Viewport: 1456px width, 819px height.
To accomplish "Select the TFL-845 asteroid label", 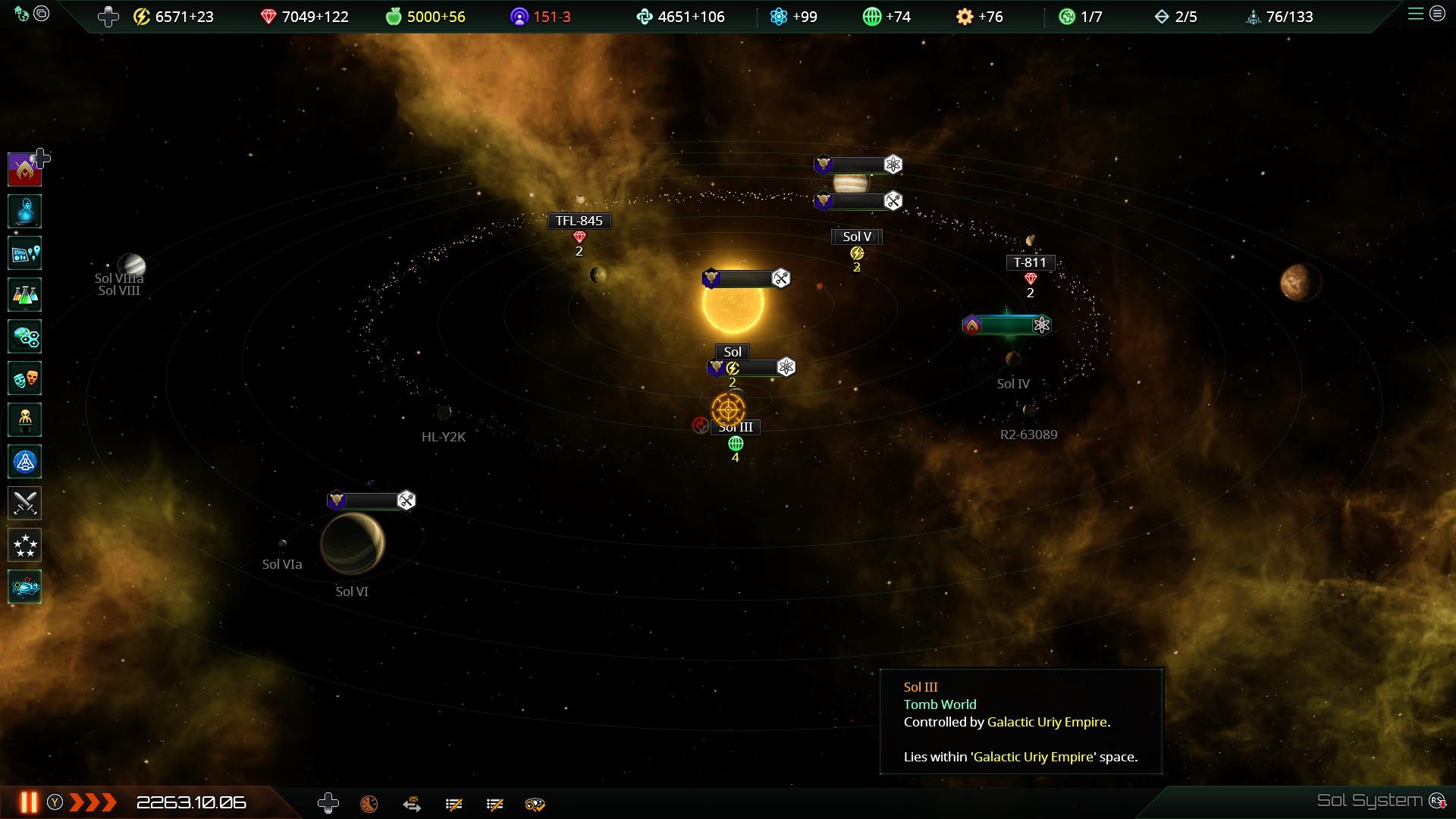I will pos(579,221).
